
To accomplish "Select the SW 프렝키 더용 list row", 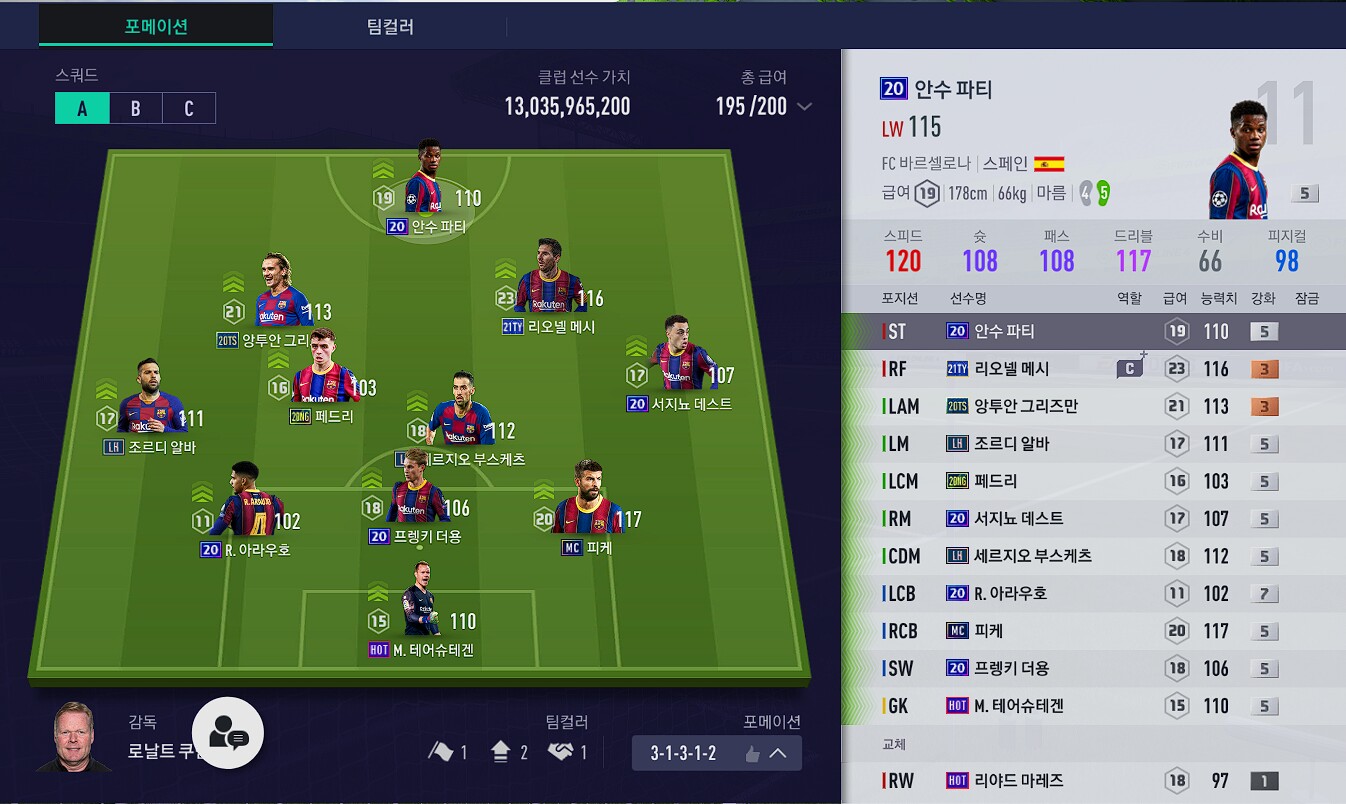I will (x=1093, y=668).
